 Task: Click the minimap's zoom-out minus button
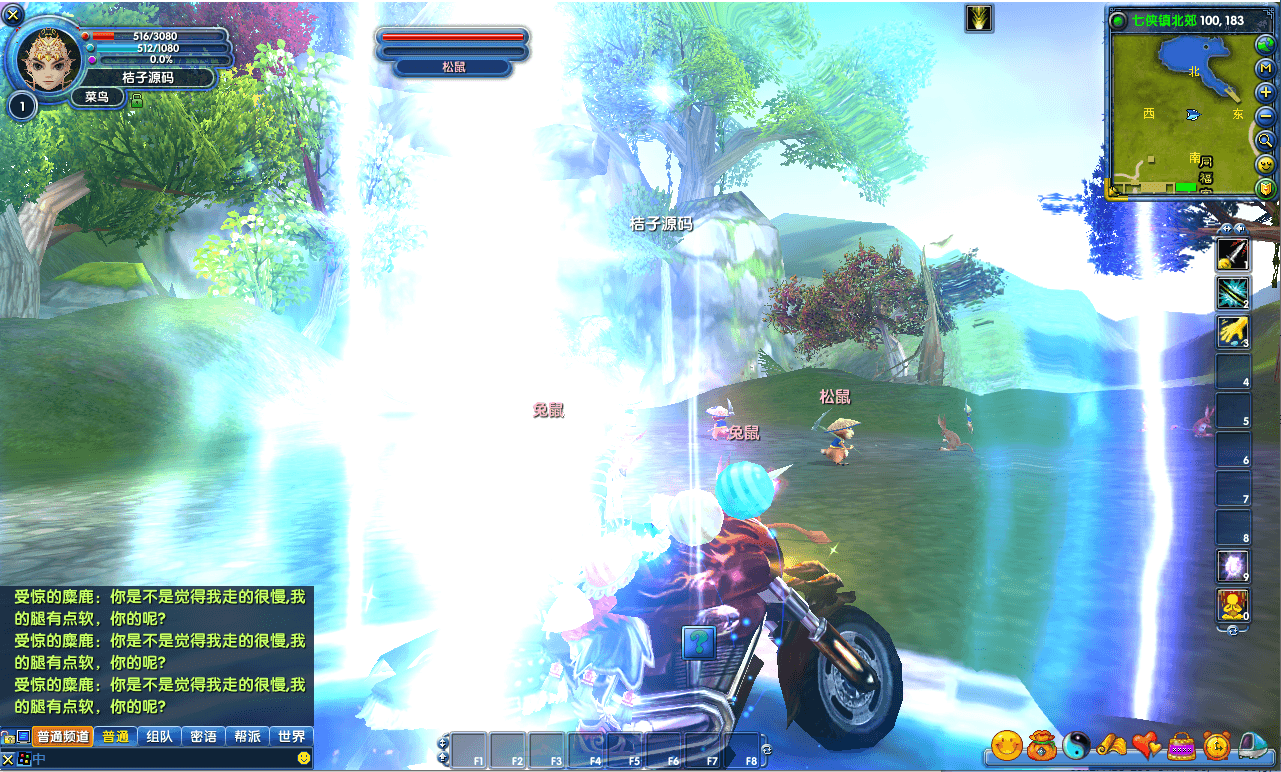tap(1266, 116)
